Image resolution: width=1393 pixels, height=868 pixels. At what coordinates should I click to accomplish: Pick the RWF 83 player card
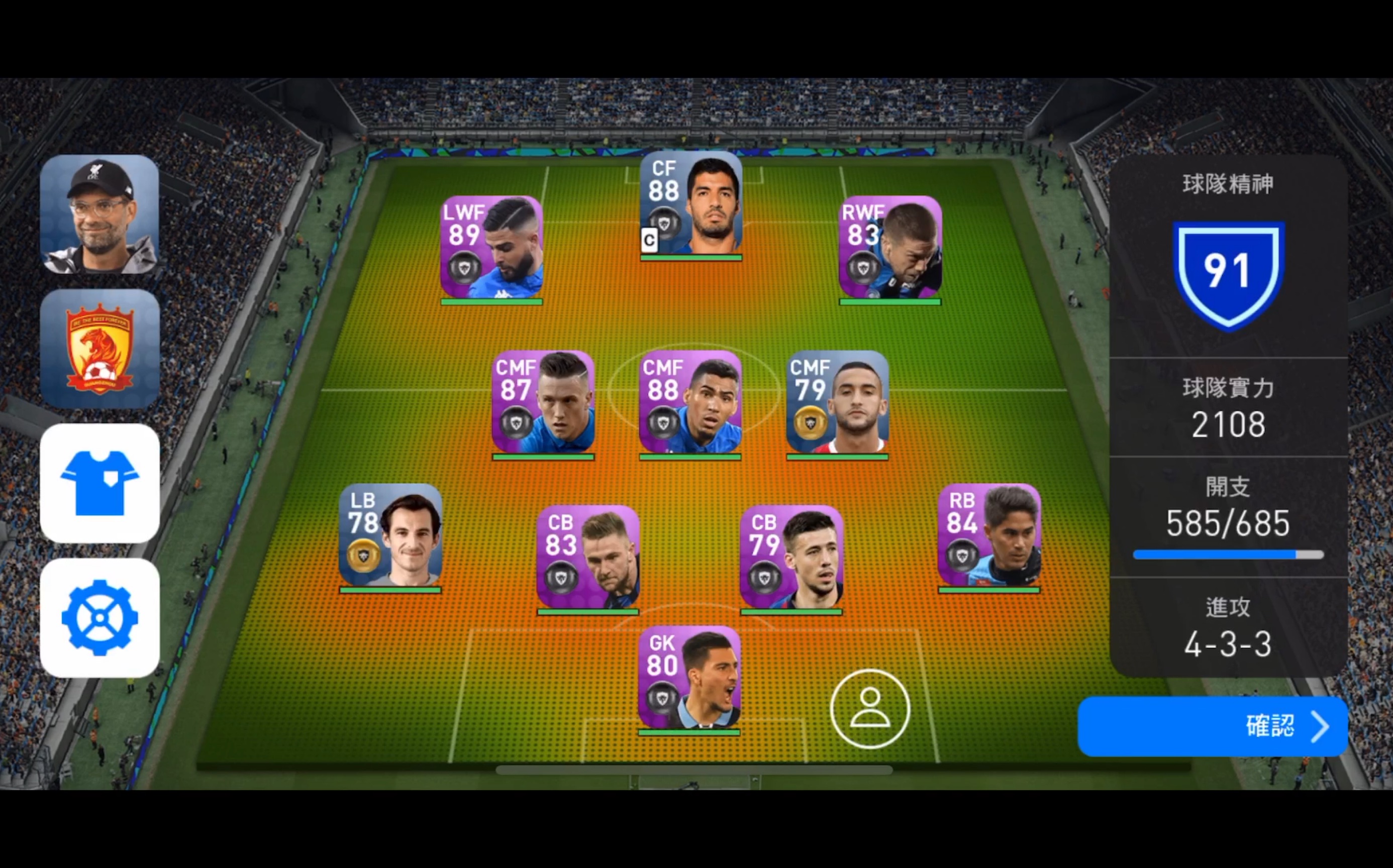(889, 248)
